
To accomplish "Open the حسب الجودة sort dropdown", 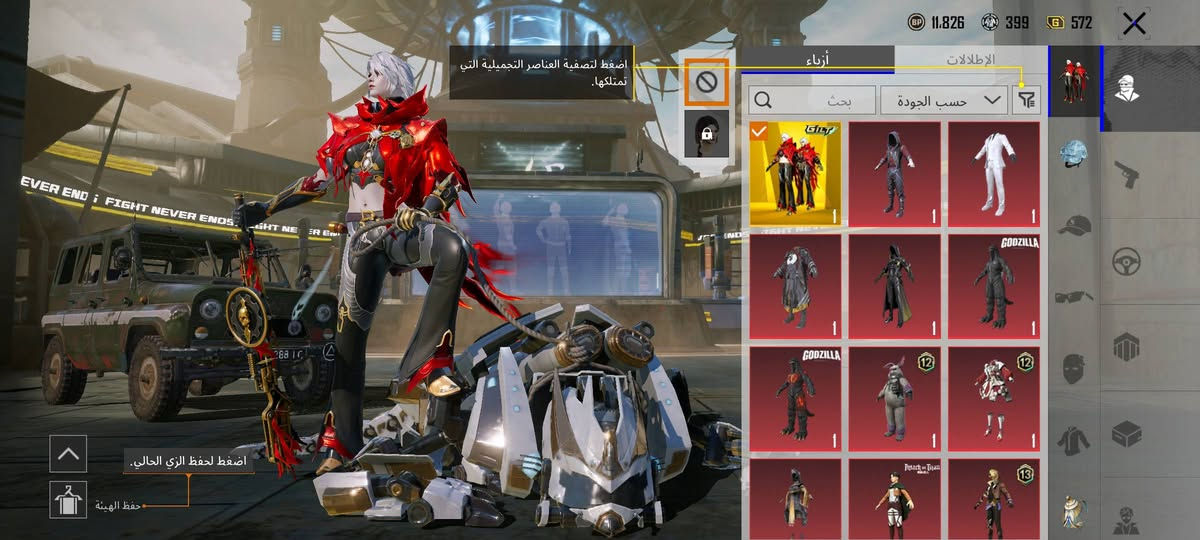I will pos(943,99).
